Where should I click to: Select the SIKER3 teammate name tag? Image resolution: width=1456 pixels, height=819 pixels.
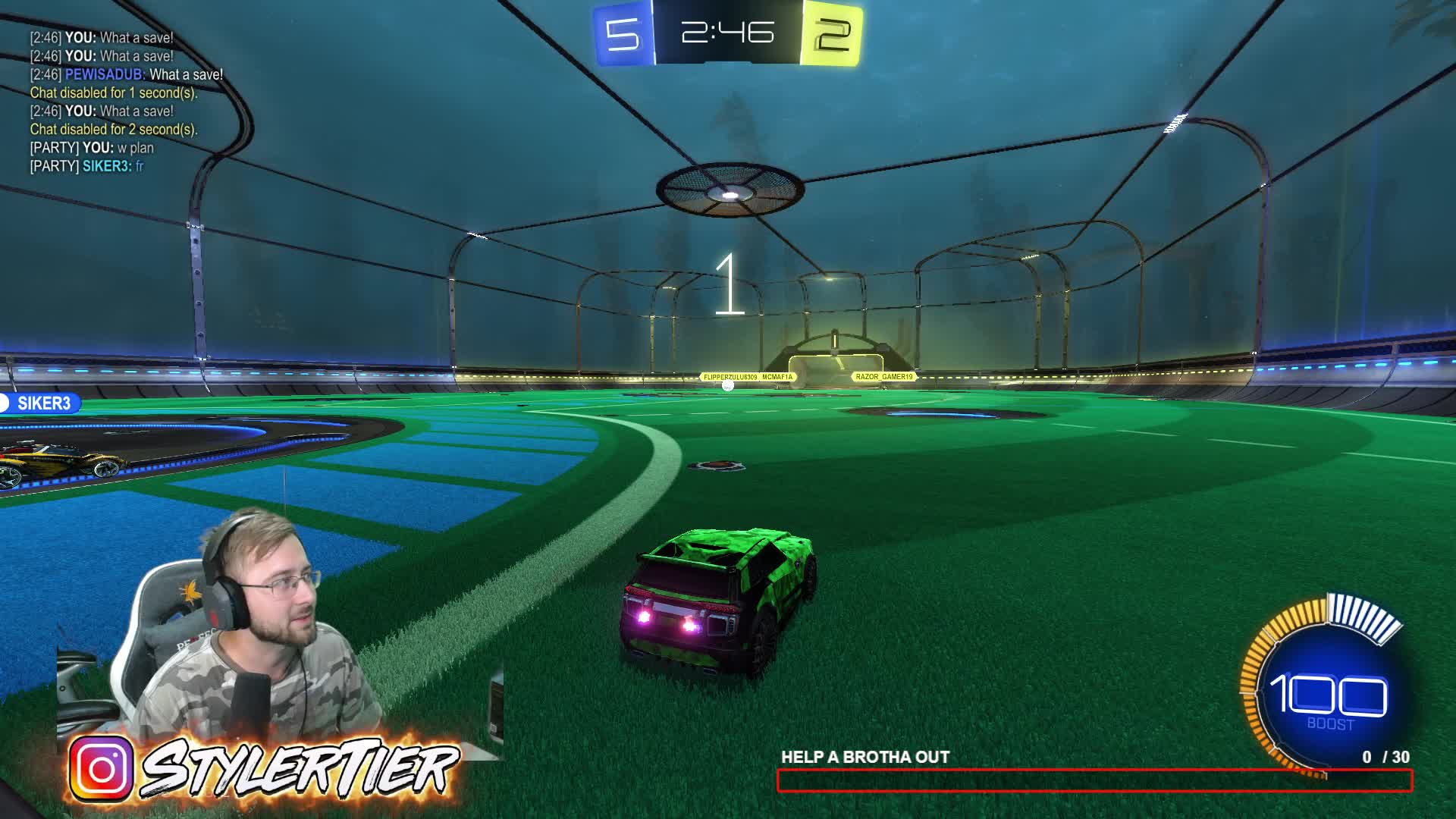[x=42, y=403]
